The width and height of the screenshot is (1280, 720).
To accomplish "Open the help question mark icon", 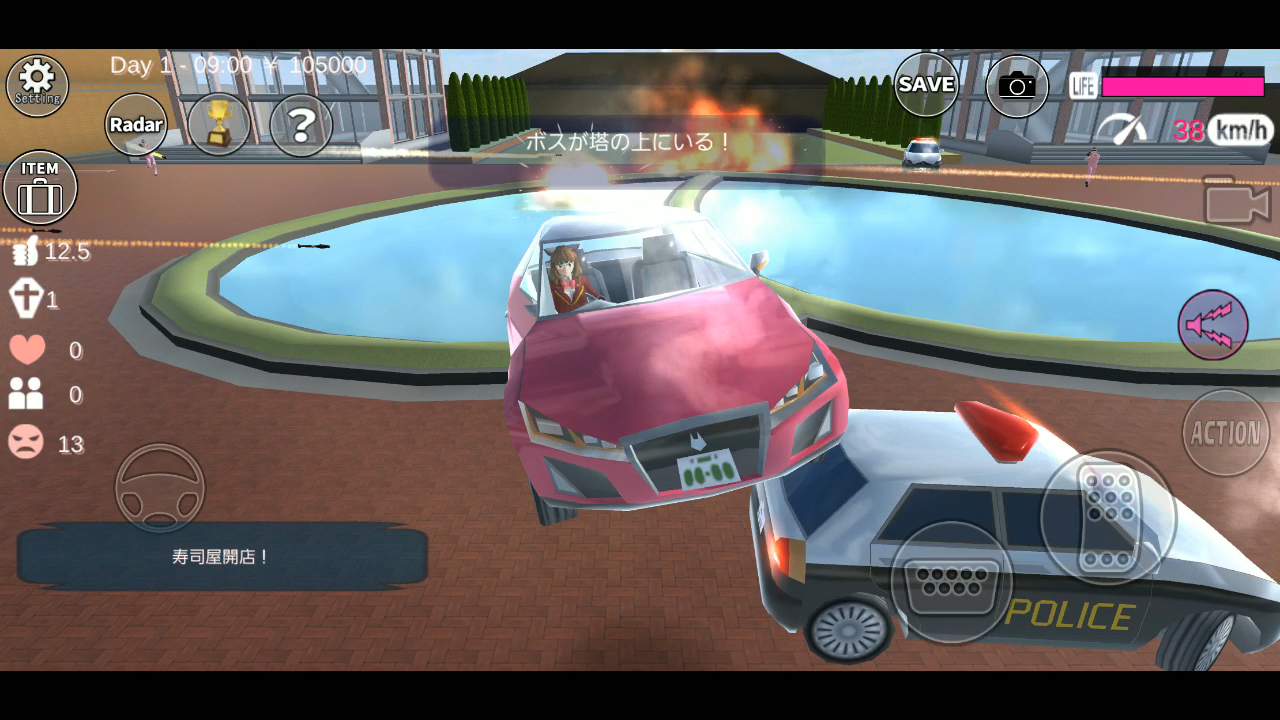I will pyautogui.click(x=301, y=124).
